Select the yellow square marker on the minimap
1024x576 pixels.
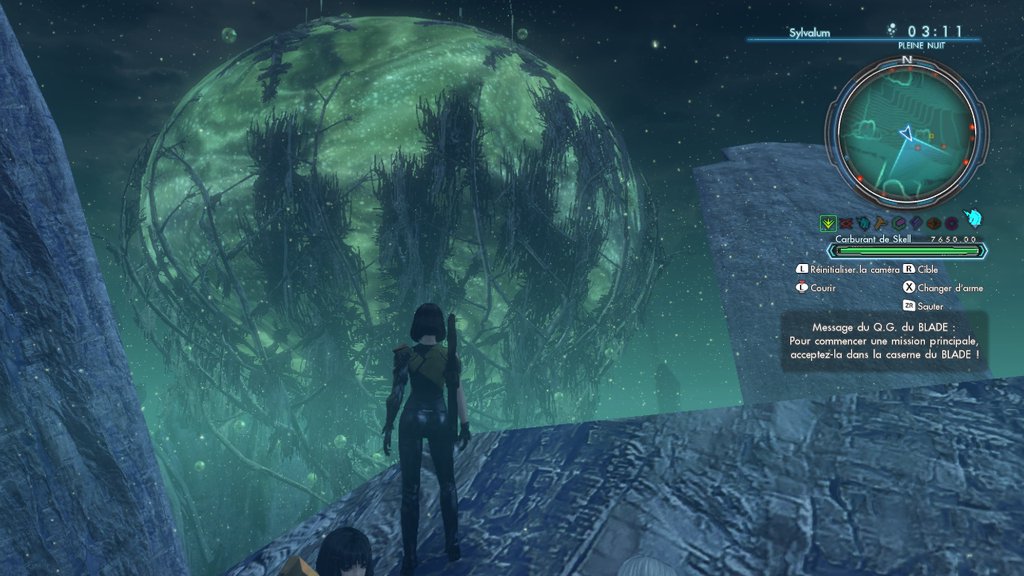click(930, 135)
